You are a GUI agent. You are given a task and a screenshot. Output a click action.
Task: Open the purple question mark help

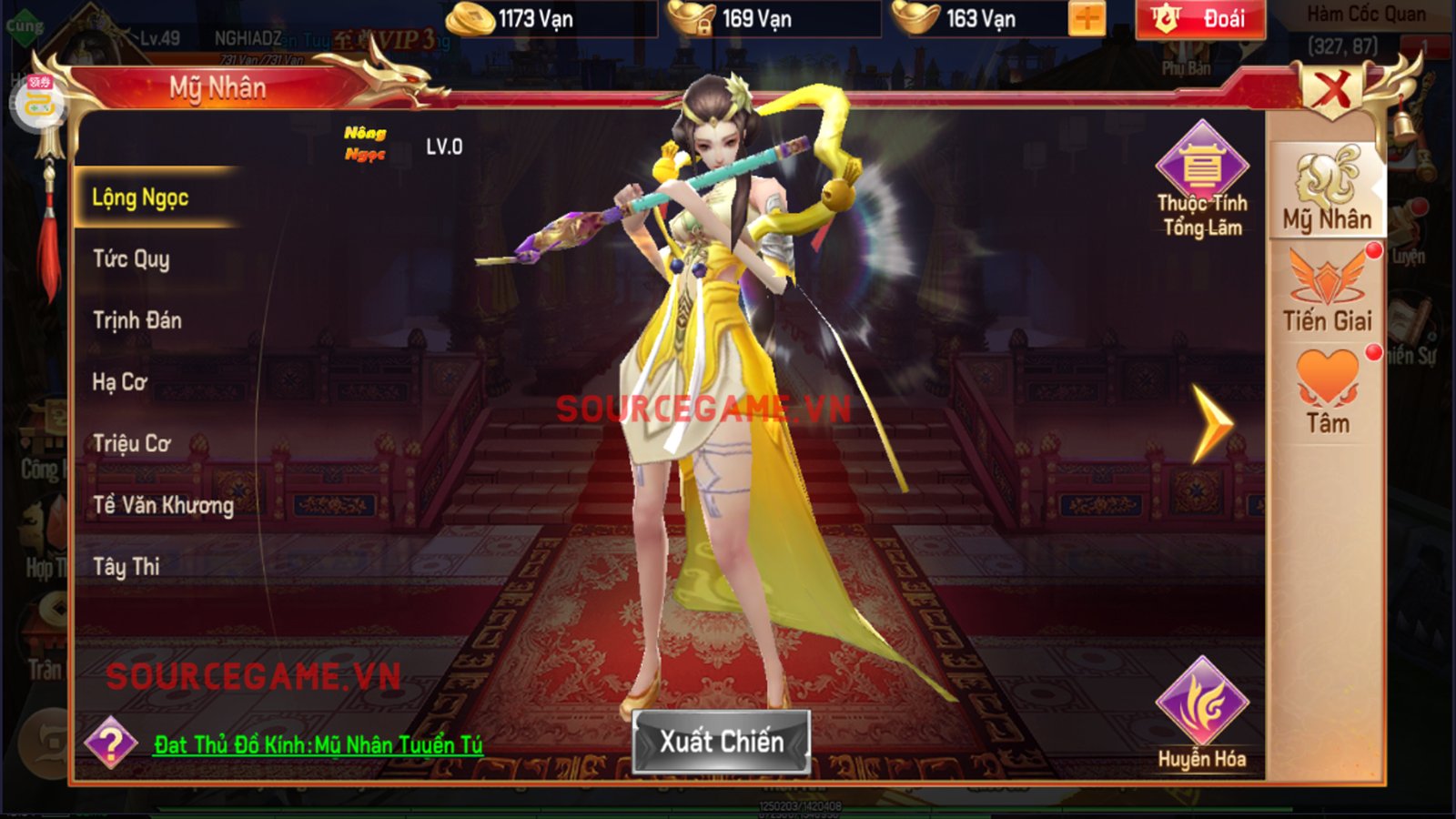point(110,743)
